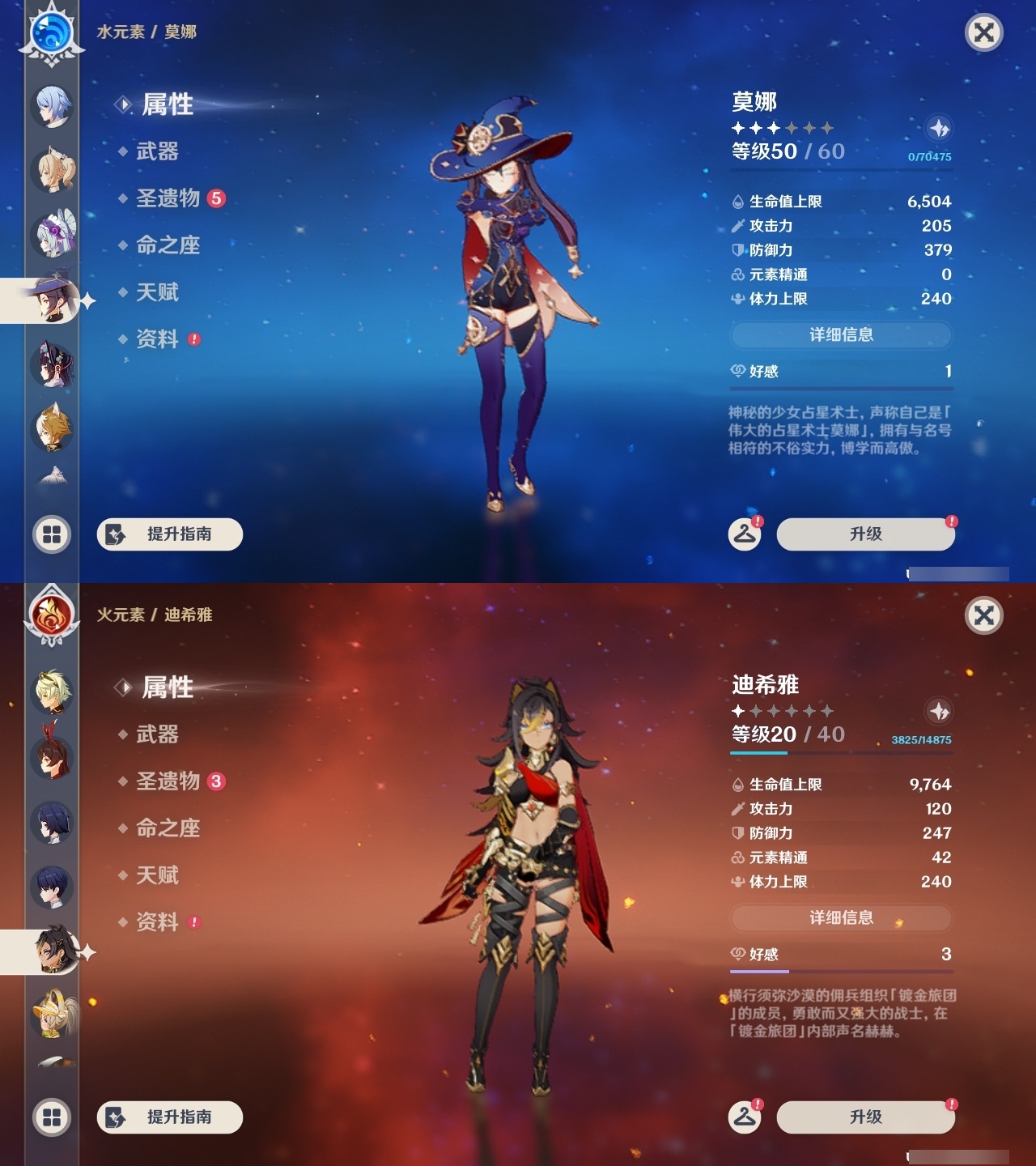The image size is (1036, 1166).
Task: Switch to the 天赋 talents tab for Mona
Action: pos(157,293)
